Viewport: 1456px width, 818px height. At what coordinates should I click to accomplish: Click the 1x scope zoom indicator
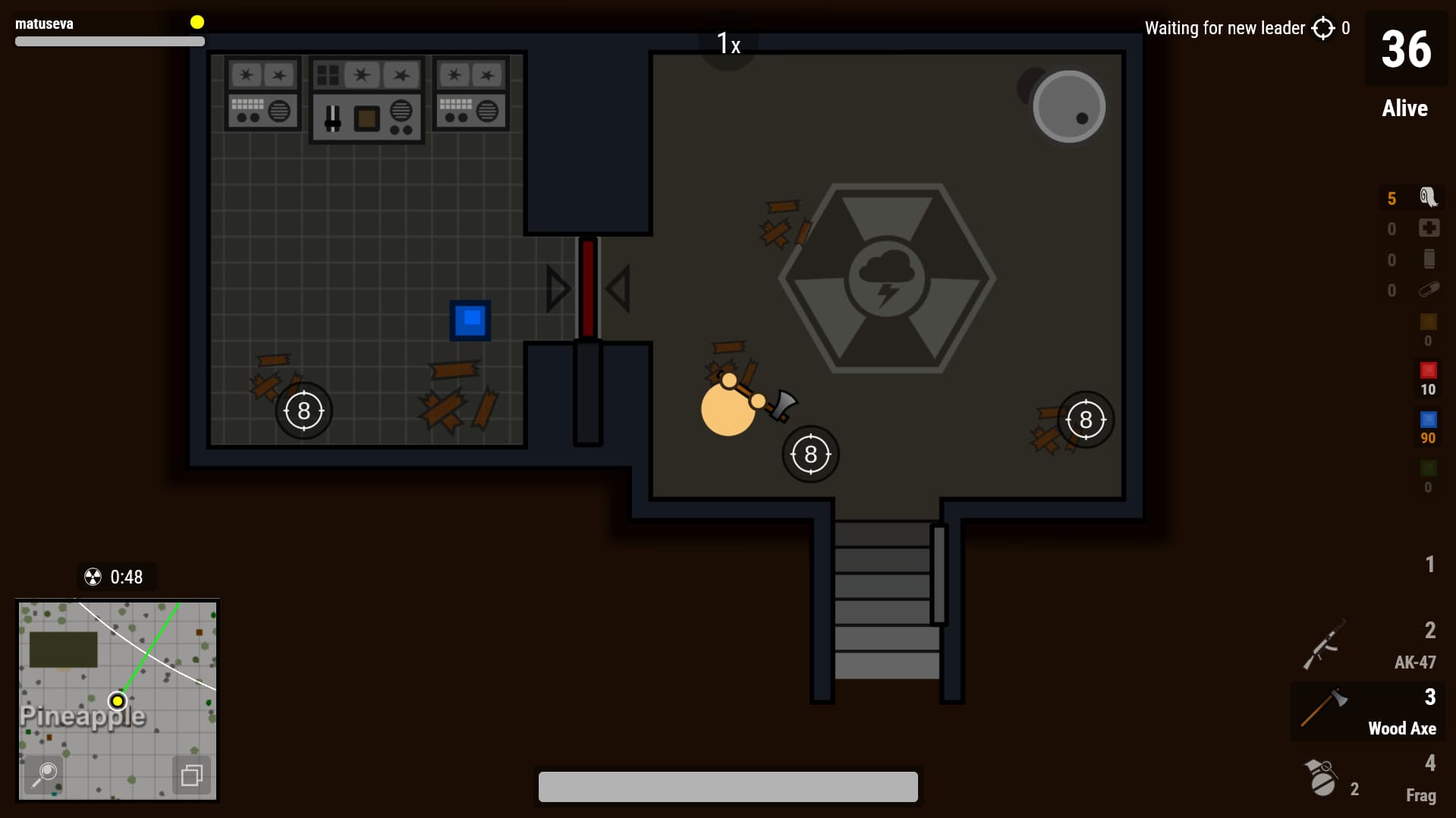[x=728, y=44]
